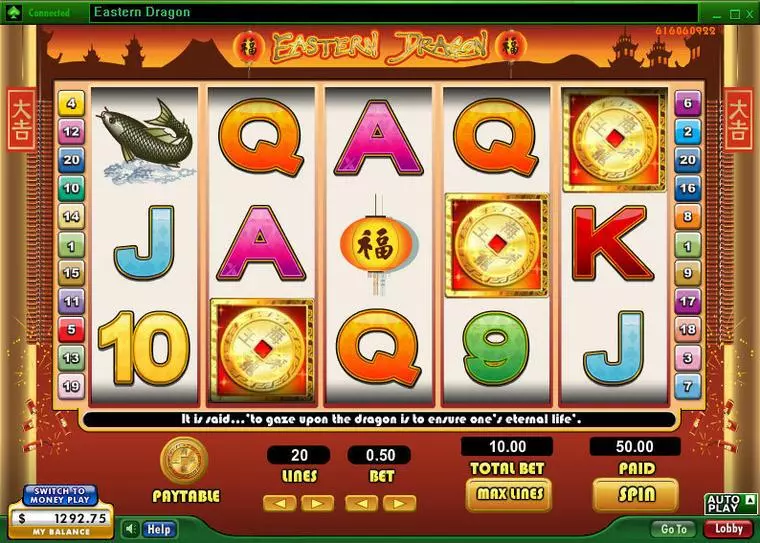
Task: Spin the reels with the SPIN button
Action: click(635, 494)
